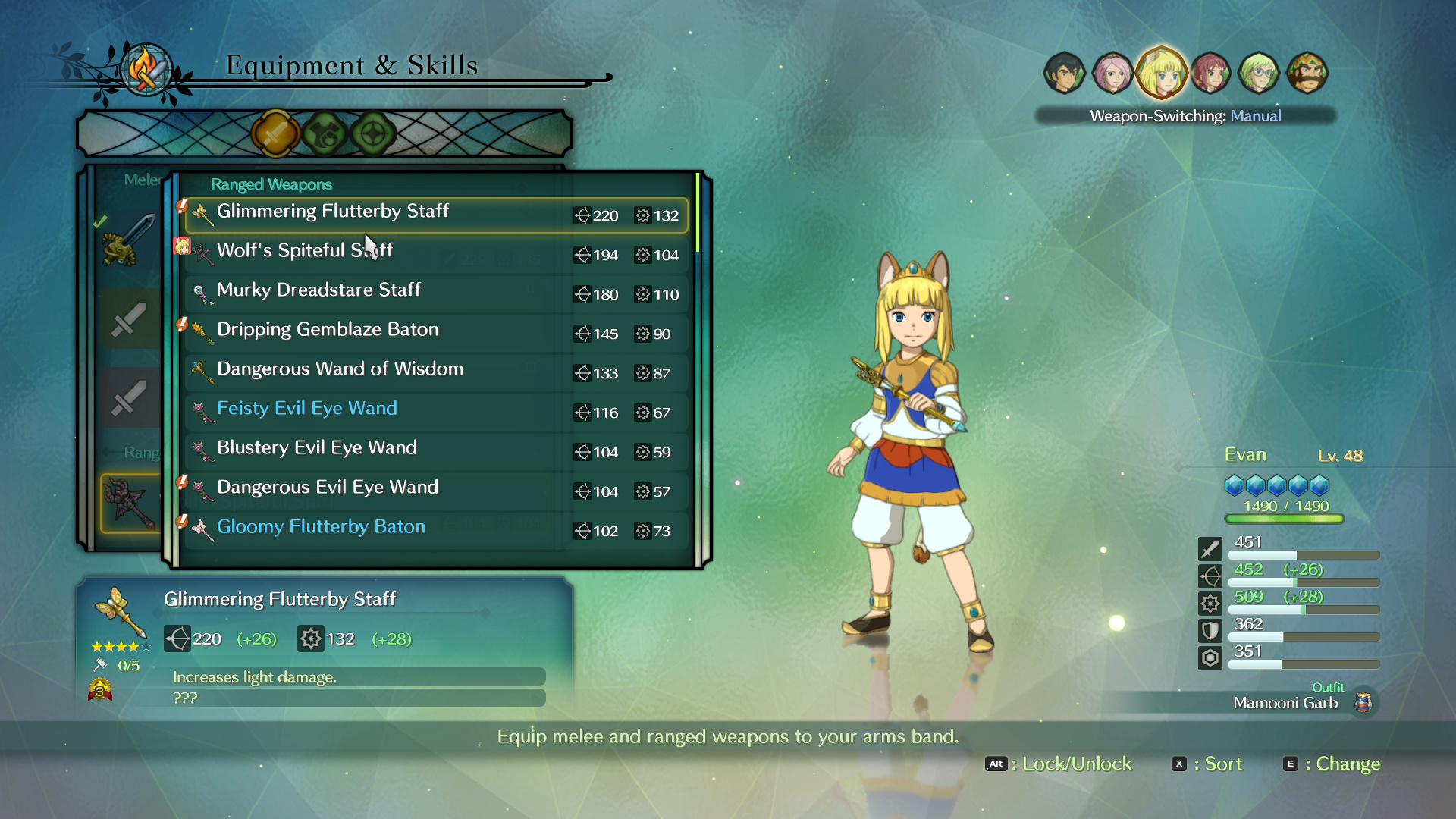This screenshot has width=1456, height=819.
Task: Choose the red-haired character portrait
Action: (x=1210, y=74)
